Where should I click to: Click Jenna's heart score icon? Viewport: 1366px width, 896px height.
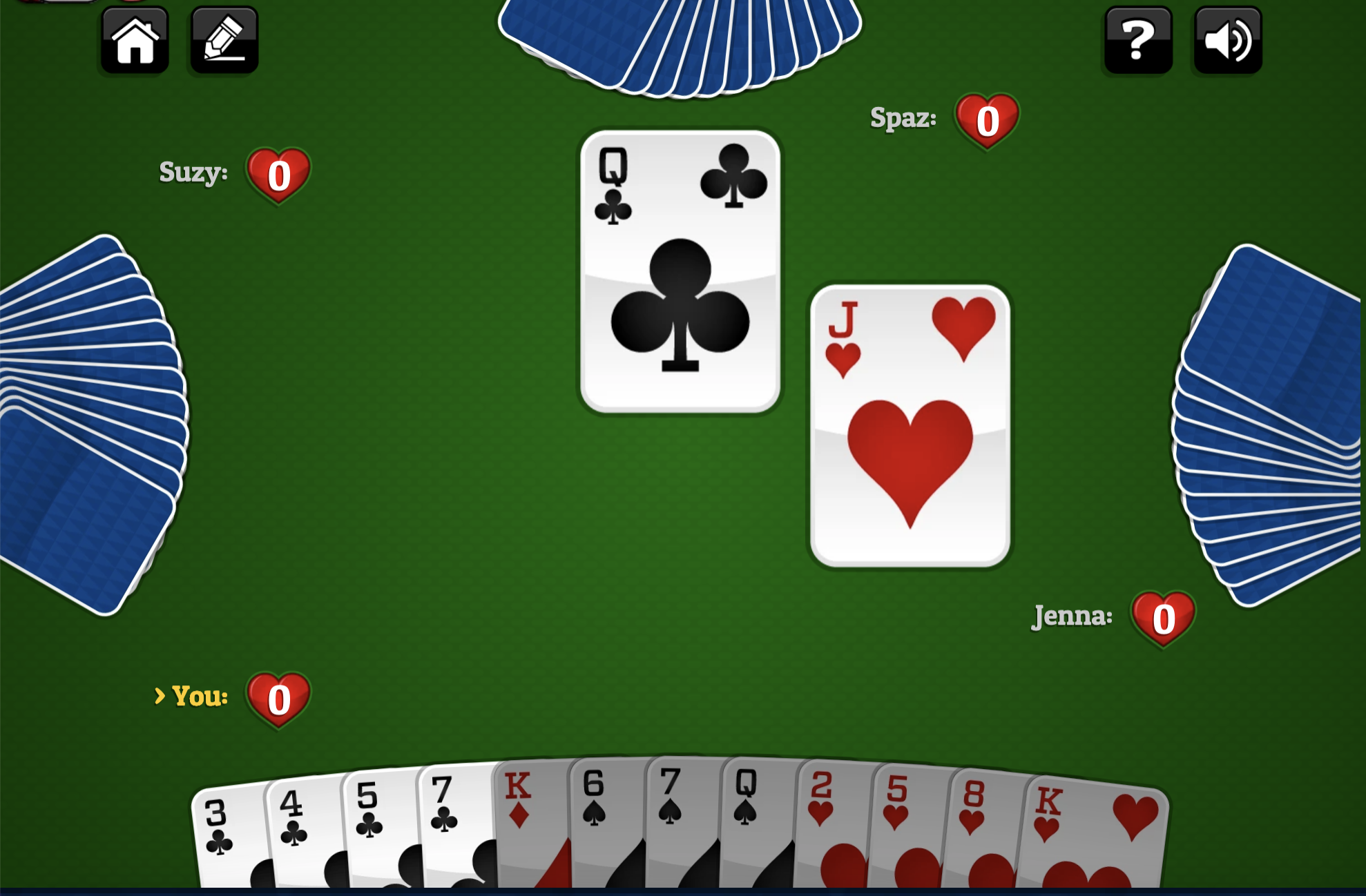pyautogui.click(x=1163, y=618)
